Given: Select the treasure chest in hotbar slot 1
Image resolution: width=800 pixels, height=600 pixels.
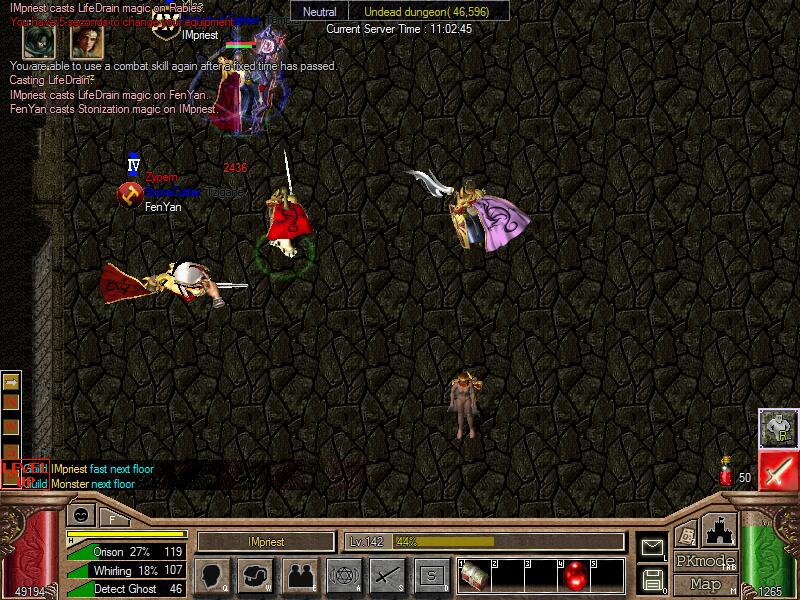Looking at the screenshot, I should tap(475, 574).
